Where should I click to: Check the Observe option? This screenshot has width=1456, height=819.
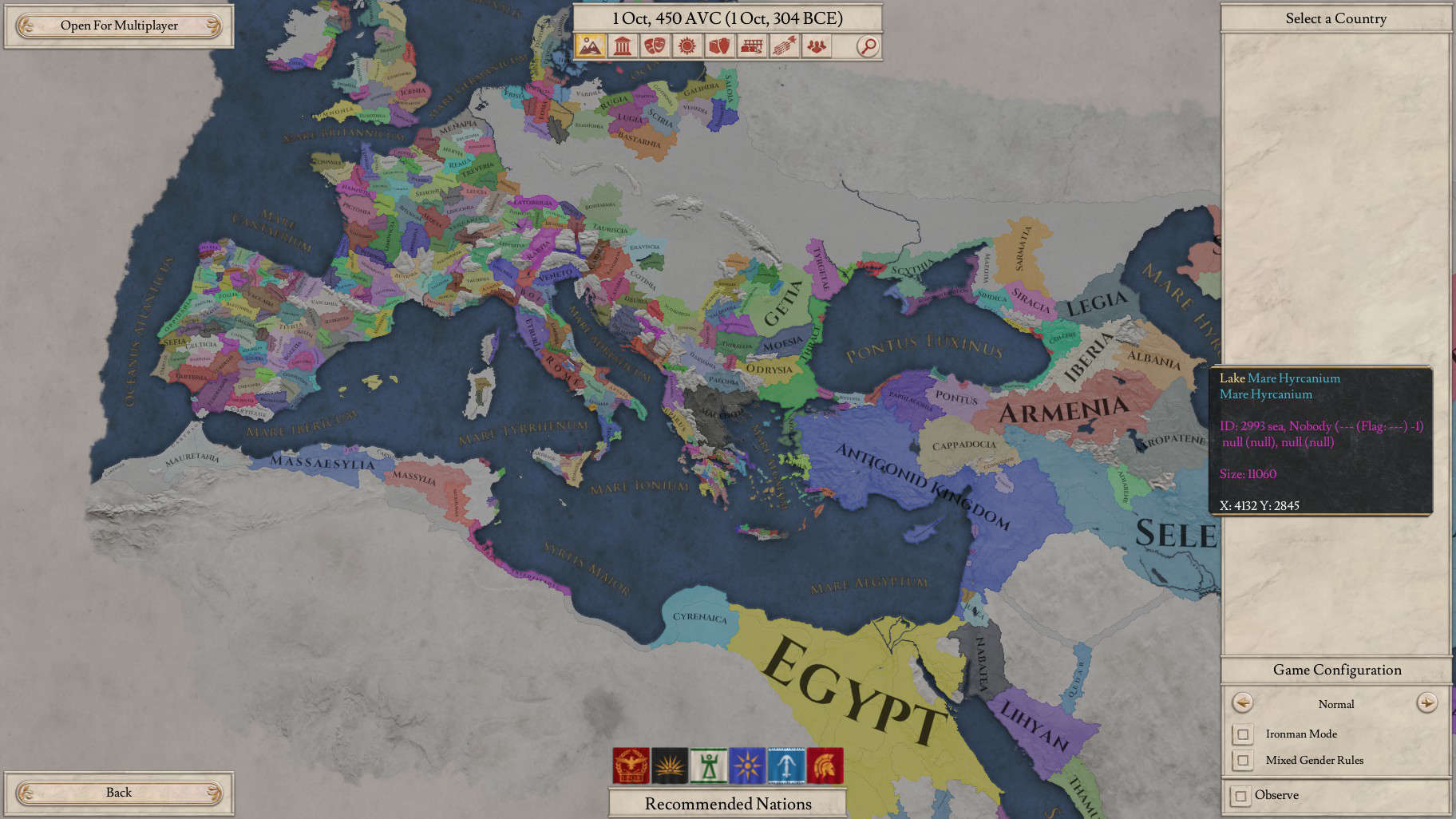(1242, 795)
